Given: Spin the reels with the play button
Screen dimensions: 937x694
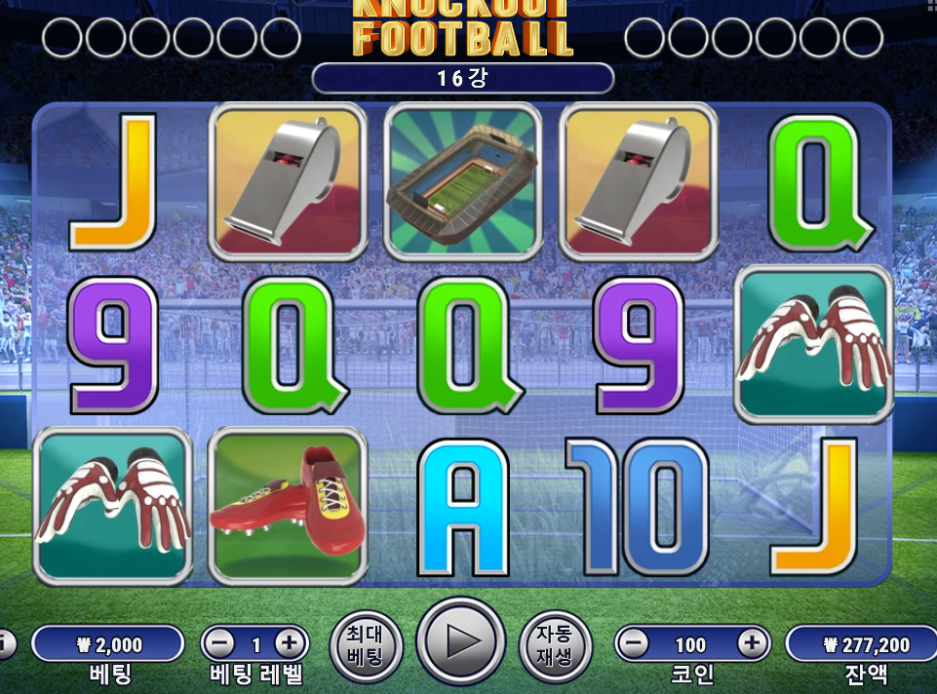Looking at the screenshot, I should [460, 641].
